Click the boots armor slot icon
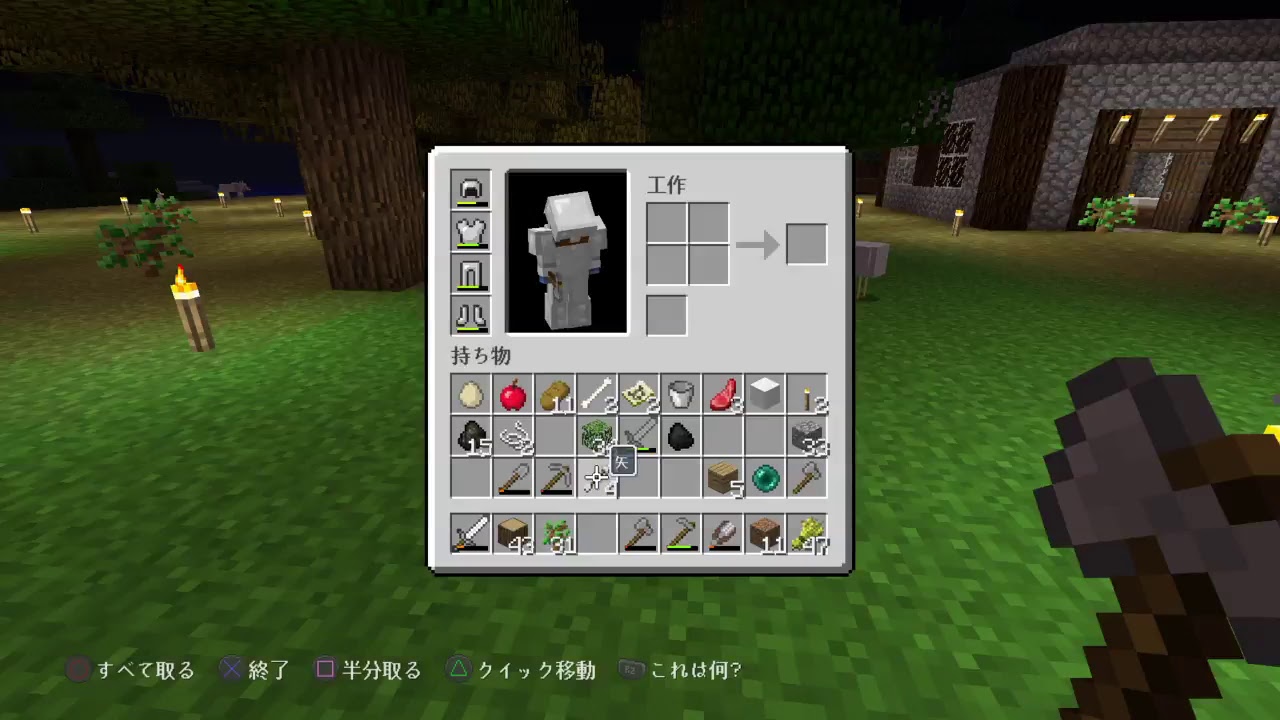The height and width of the screenshot is (720, 1280). 470,316
